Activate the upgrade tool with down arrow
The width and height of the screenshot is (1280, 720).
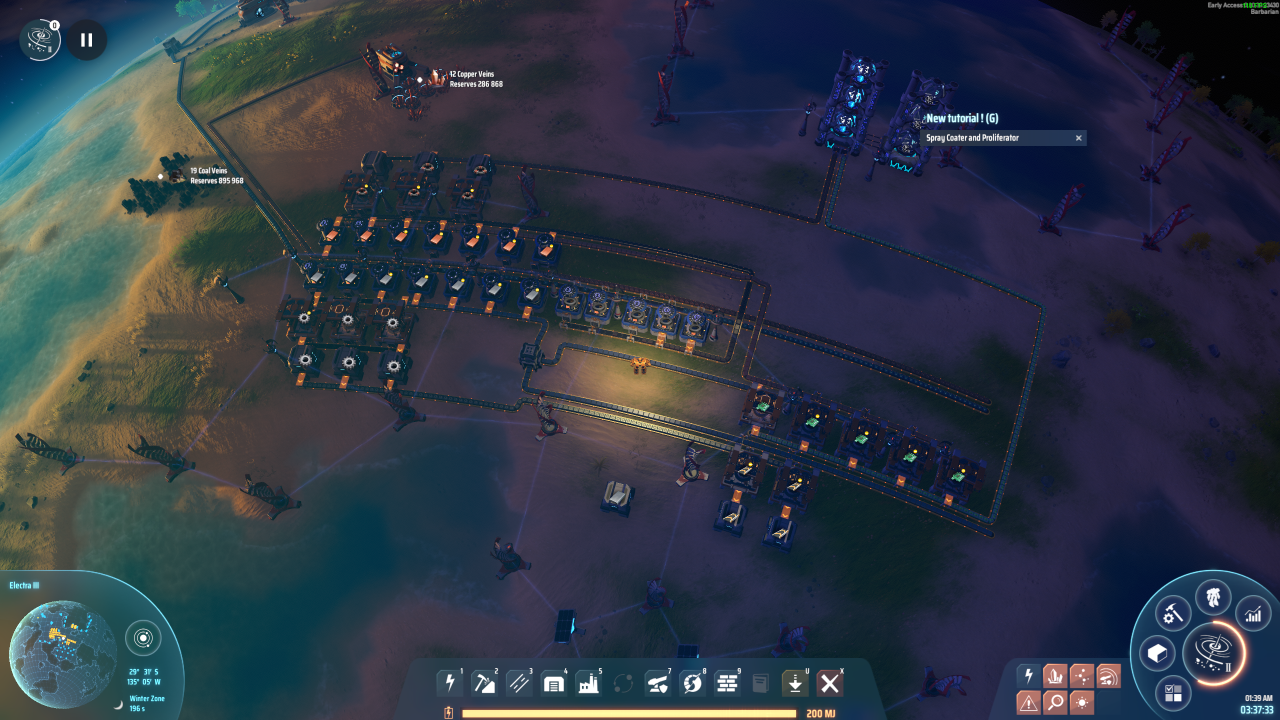(x=795, y=683)
